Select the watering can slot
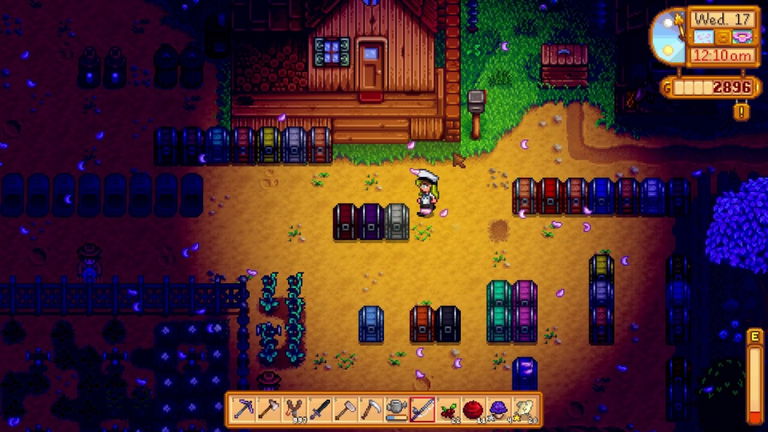This screenshot has height=432, width=768. pos(397,408)
